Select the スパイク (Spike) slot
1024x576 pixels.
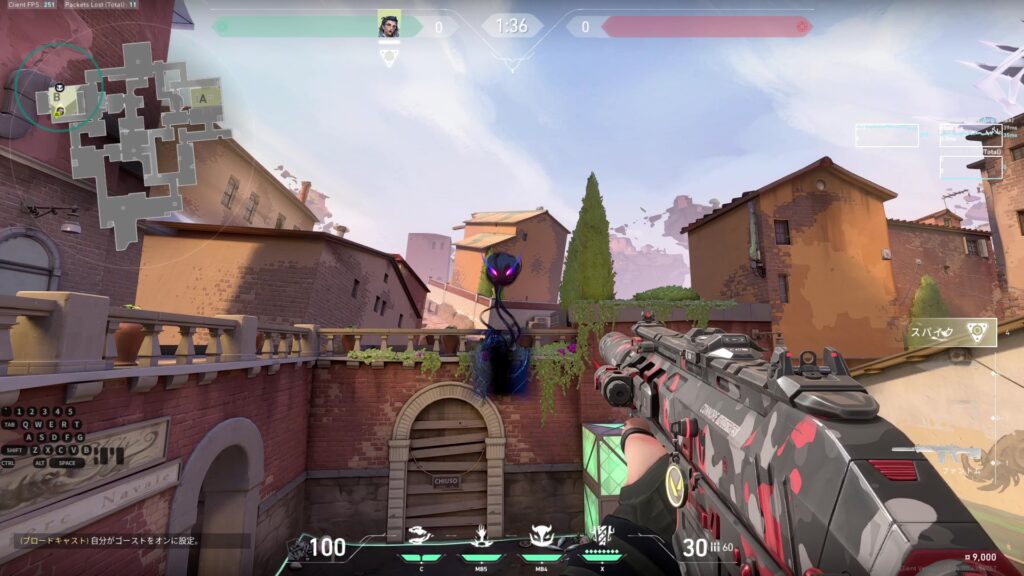pos(949,332)
